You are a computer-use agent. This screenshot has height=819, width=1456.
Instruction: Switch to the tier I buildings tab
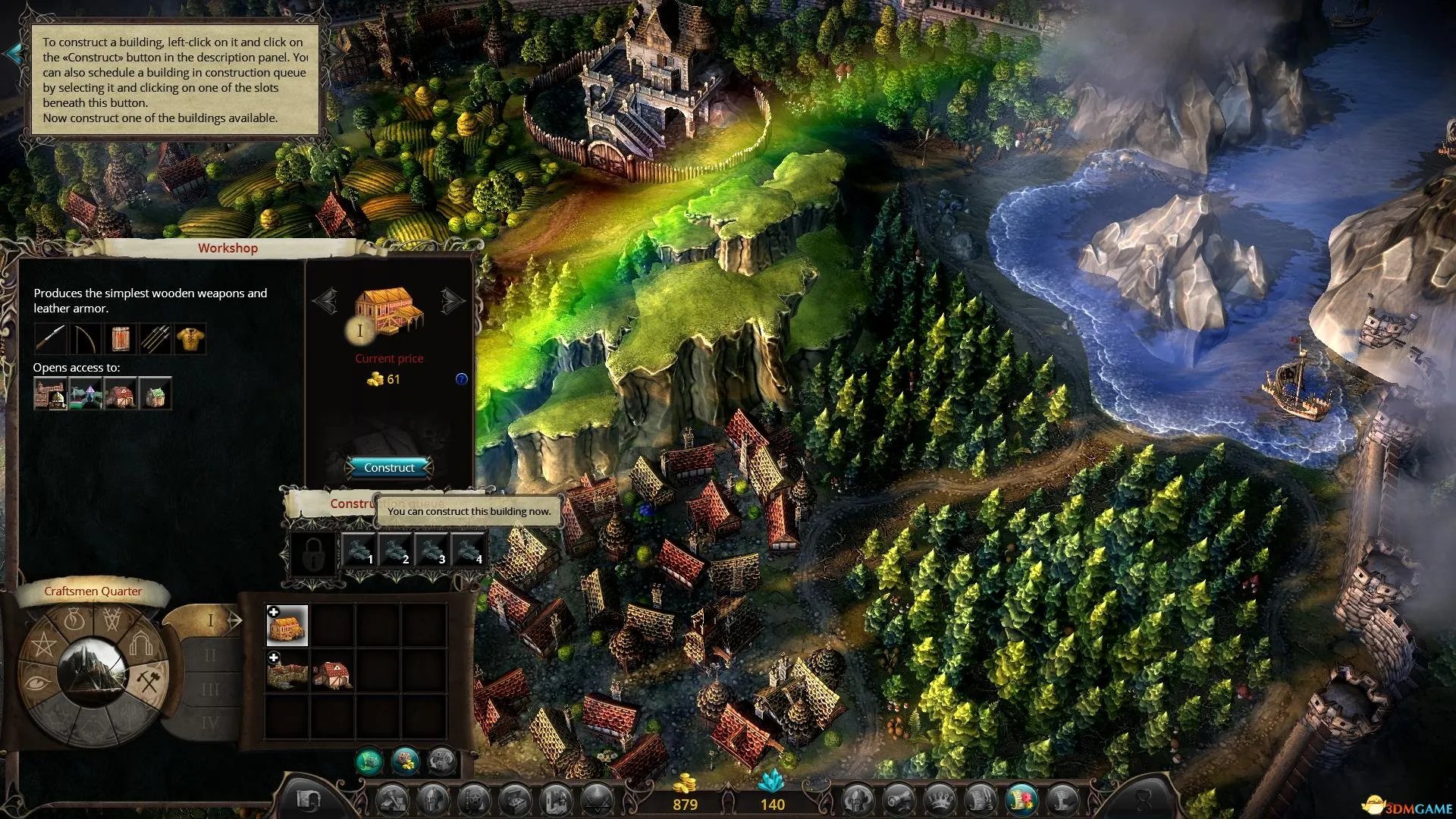pos(212,621)
